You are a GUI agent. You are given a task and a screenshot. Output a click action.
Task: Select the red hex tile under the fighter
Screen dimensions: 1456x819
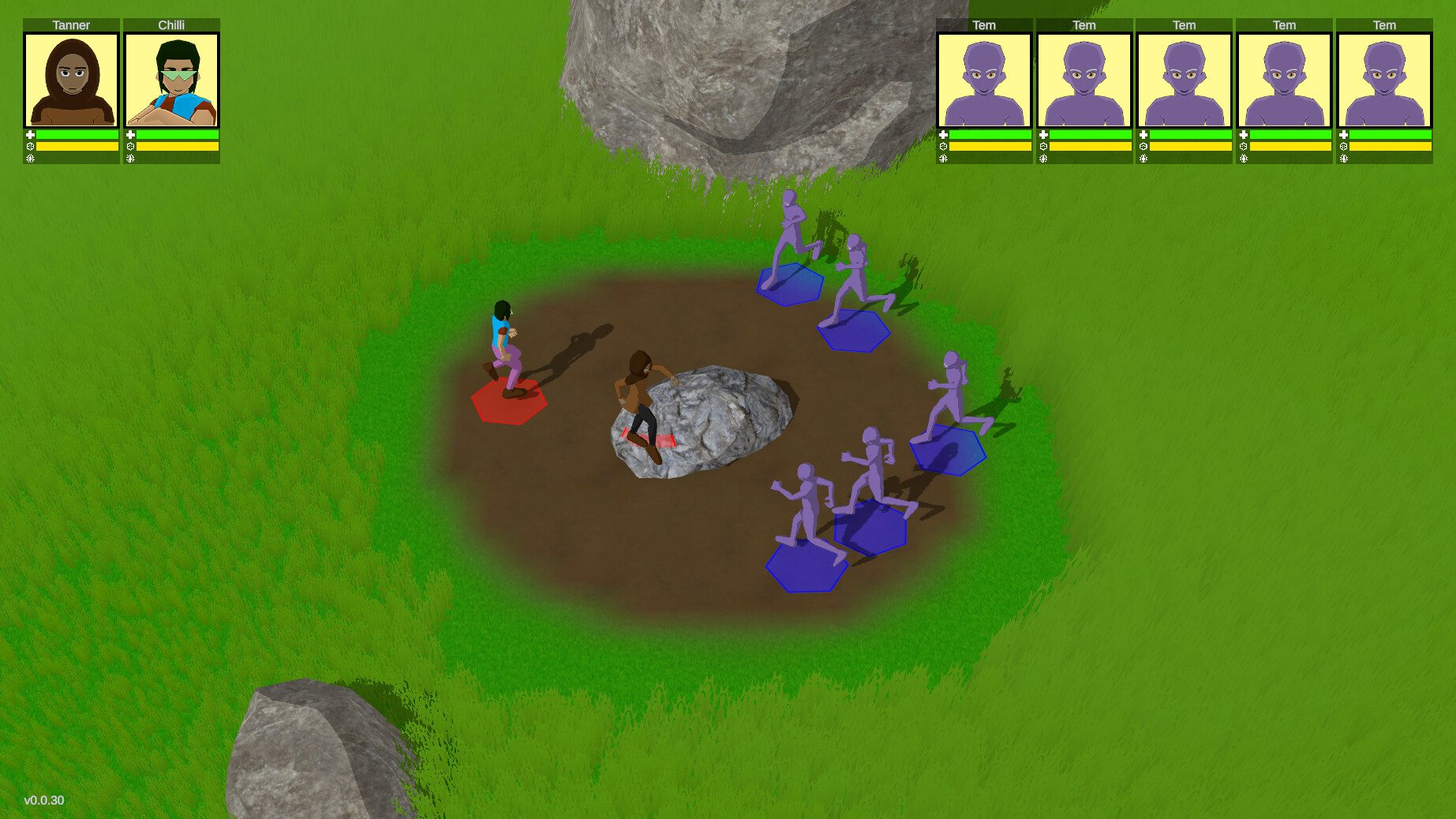(x=509, y=404)
